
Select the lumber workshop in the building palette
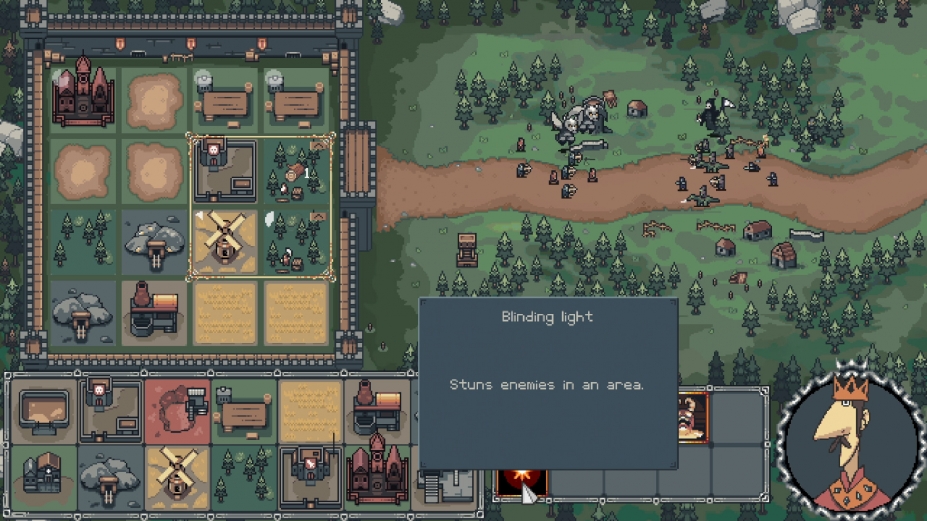click(243, 409)
